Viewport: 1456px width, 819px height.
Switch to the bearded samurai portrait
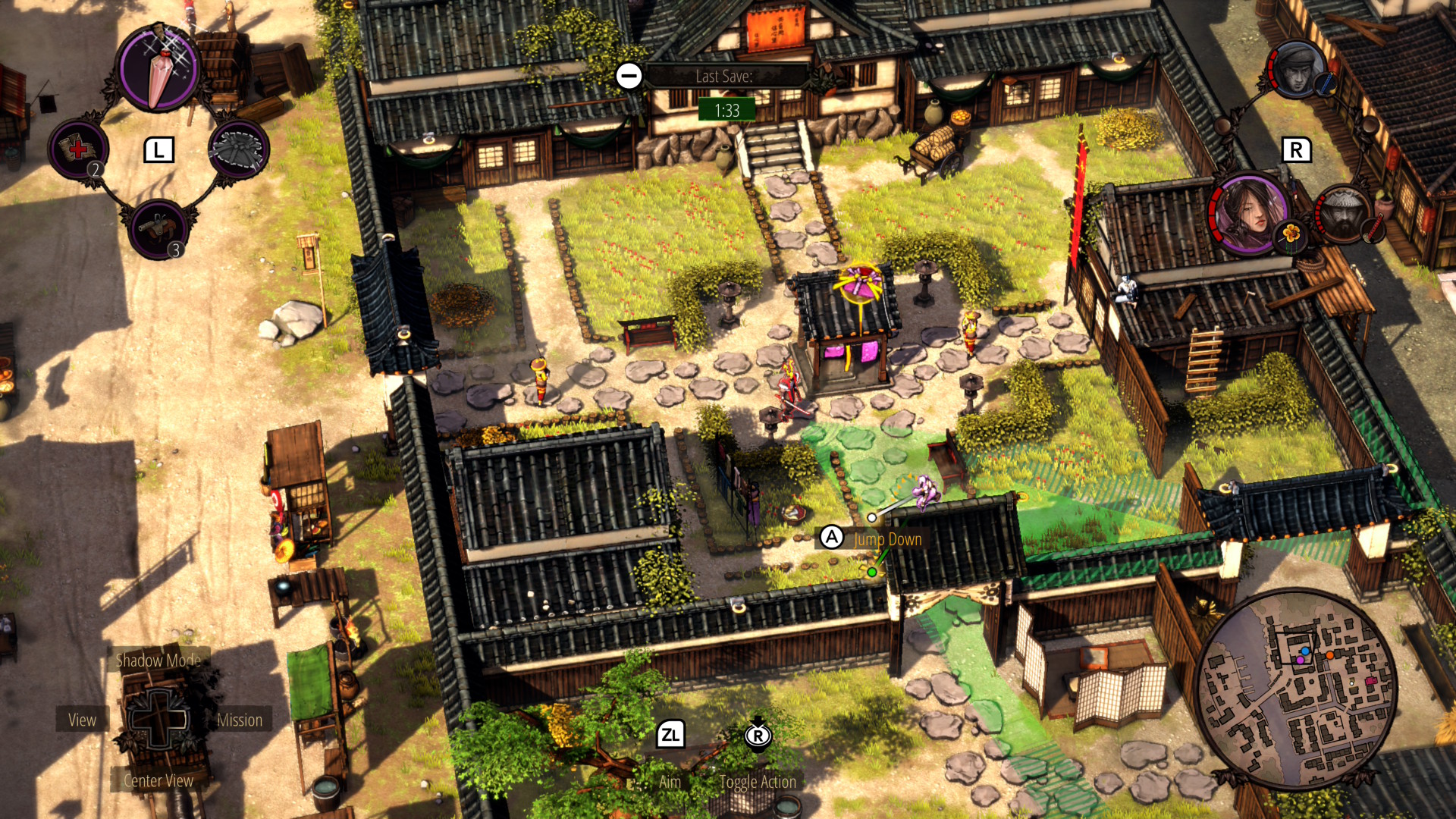coord(1345,215)
